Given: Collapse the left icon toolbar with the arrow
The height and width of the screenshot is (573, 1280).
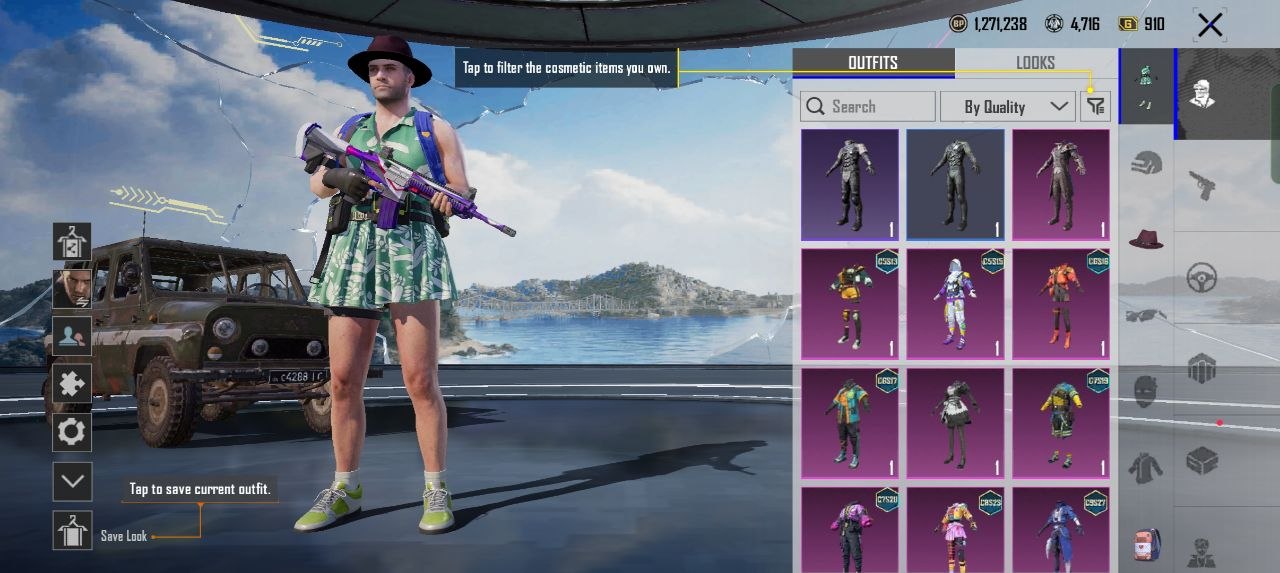Looking at the screenshot, I should coord(72,481).
